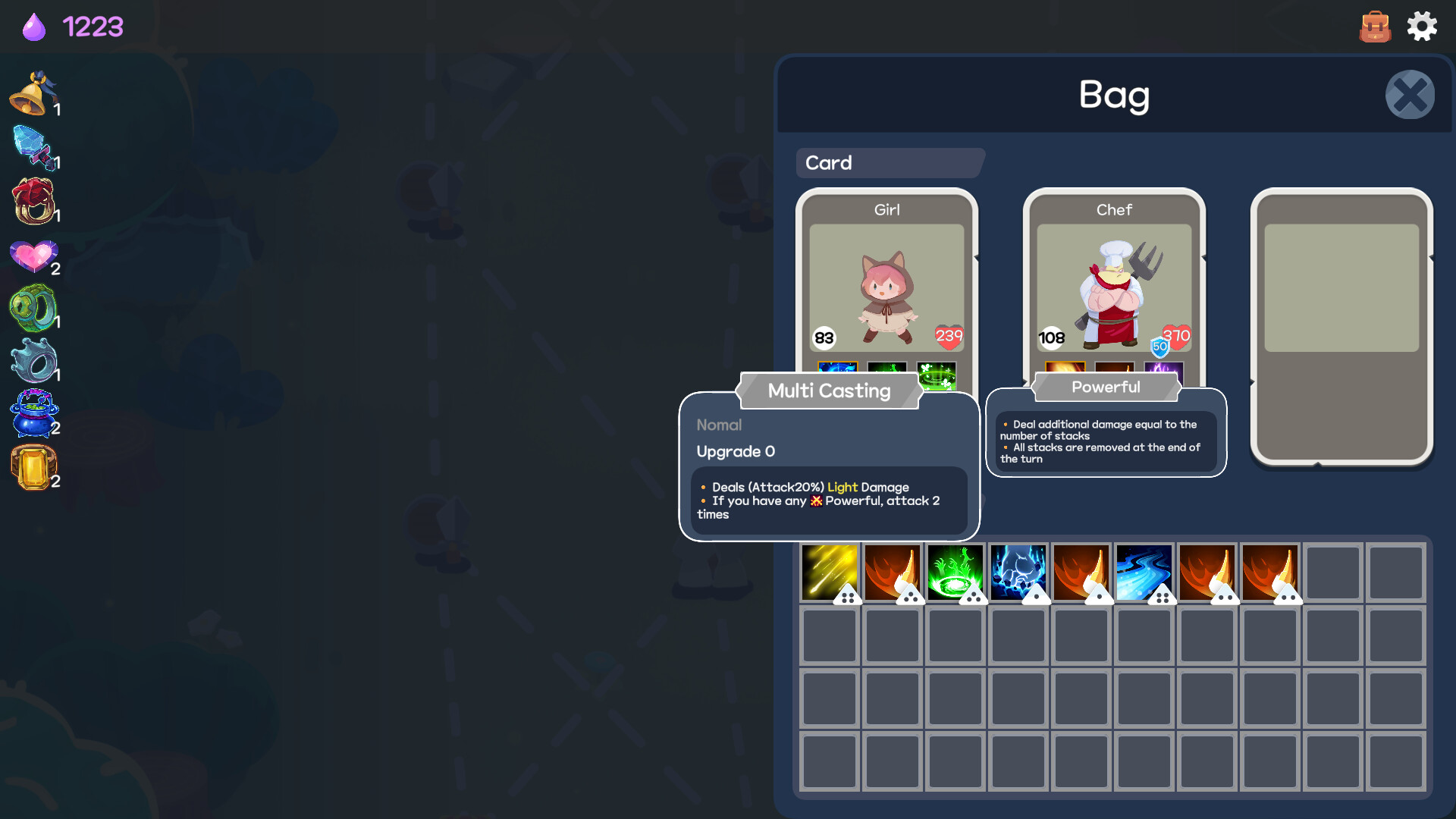The height and width of the screenshot is (819, 1456).
Task: Open the backpack in top bar
Action: click(x=1376, y=26)
